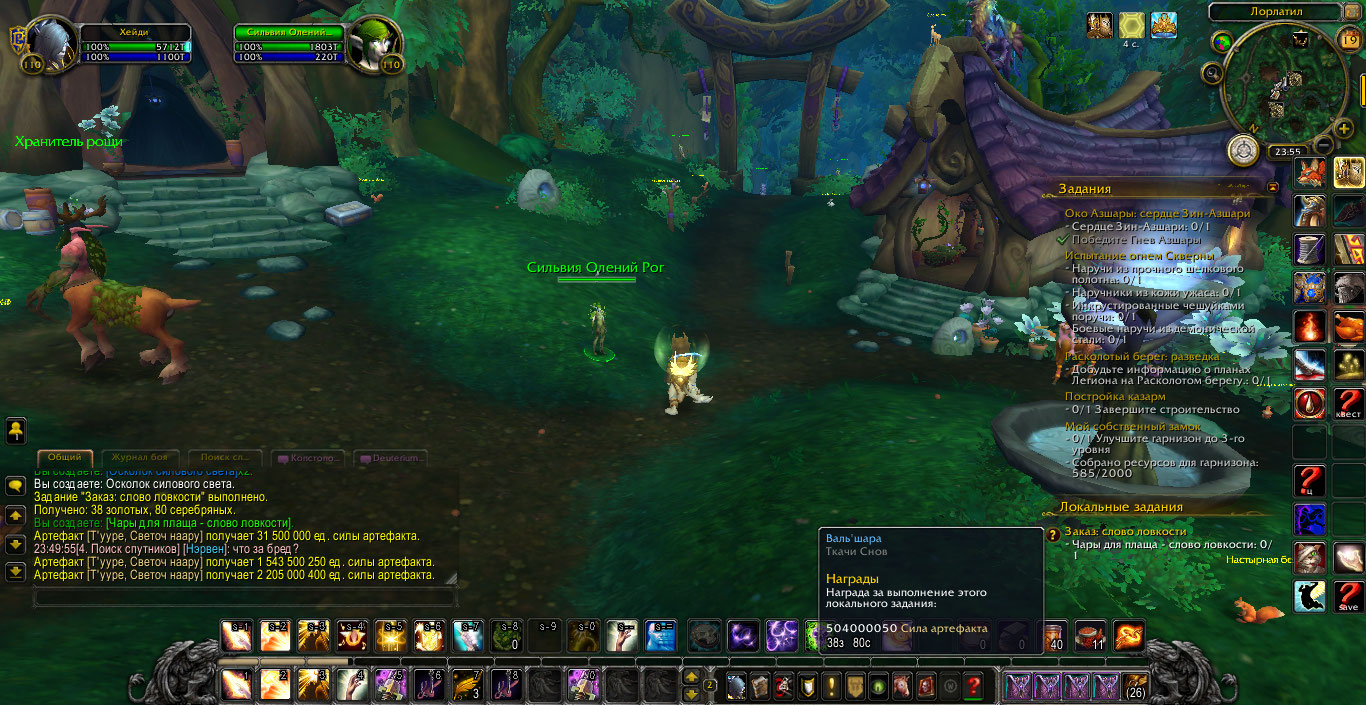Select quest Око Азшары: сердце Зин-Азшари
This screenshot has width=1366, height=705.
pyautogui.click(x=1157, y=213)
